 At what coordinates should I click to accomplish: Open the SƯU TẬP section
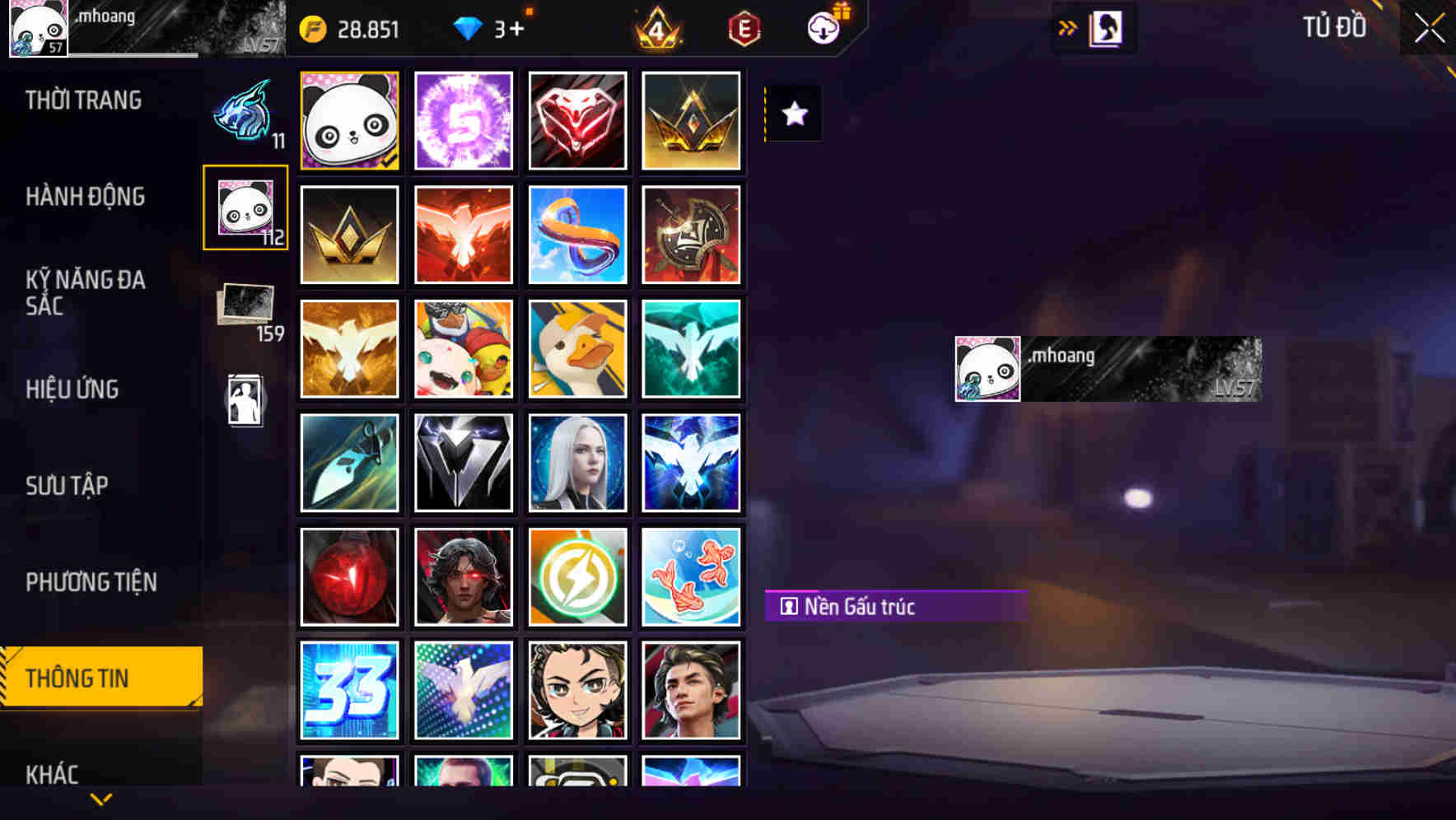(67, 486)
